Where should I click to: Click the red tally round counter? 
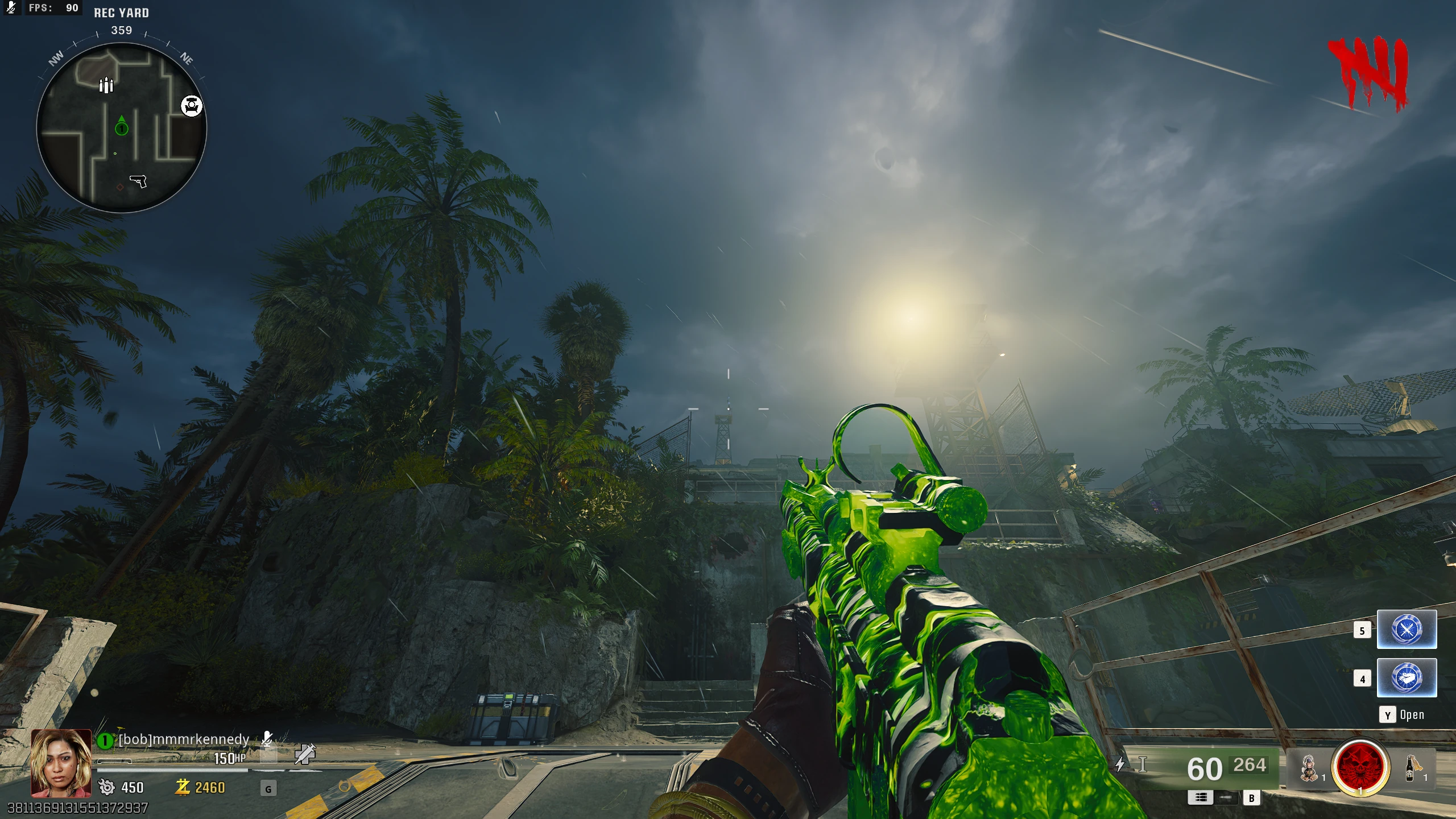[1368, 74]
